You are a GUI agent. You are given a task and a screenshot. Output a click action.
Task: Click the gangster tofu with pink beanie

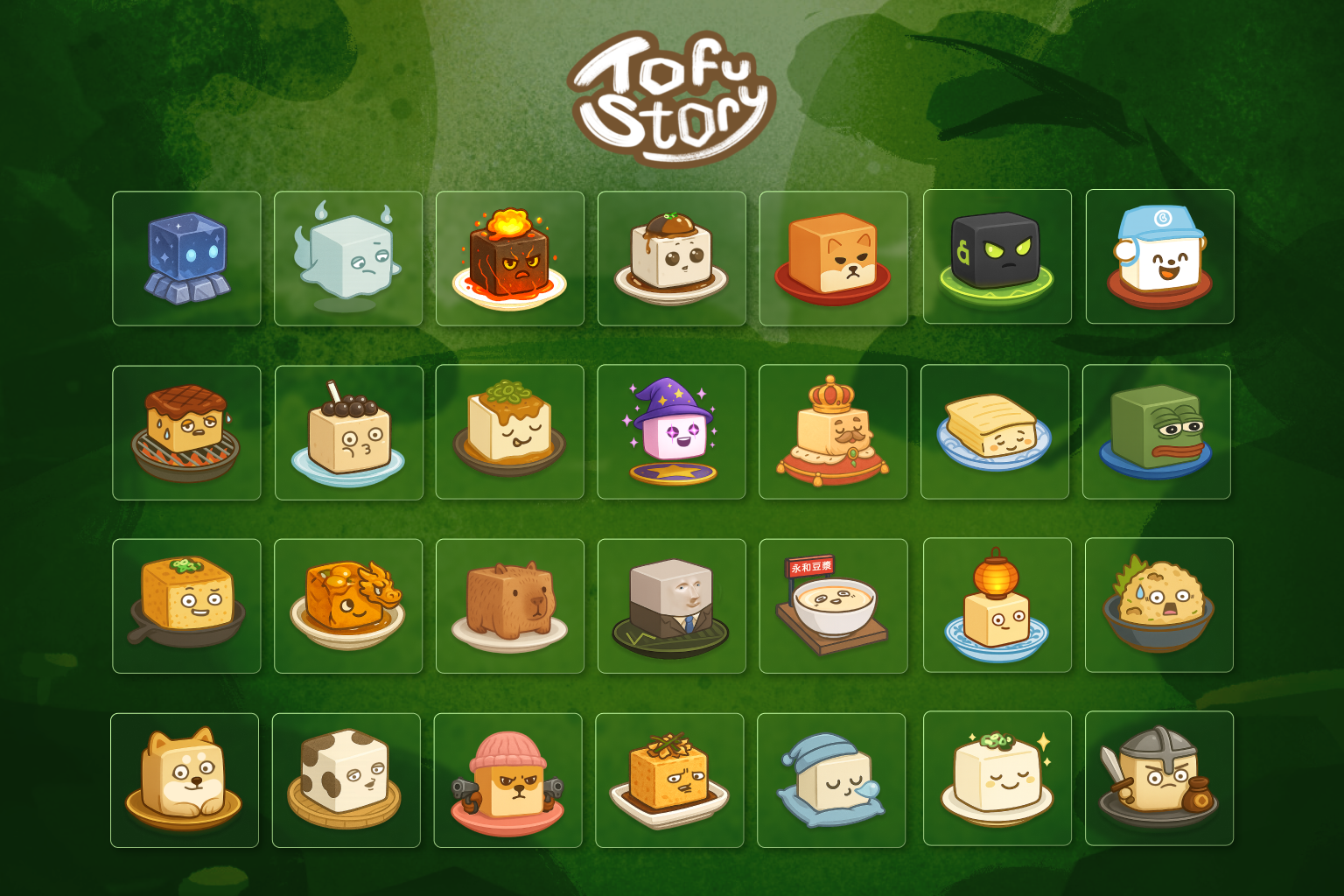(x=510, y=779)
